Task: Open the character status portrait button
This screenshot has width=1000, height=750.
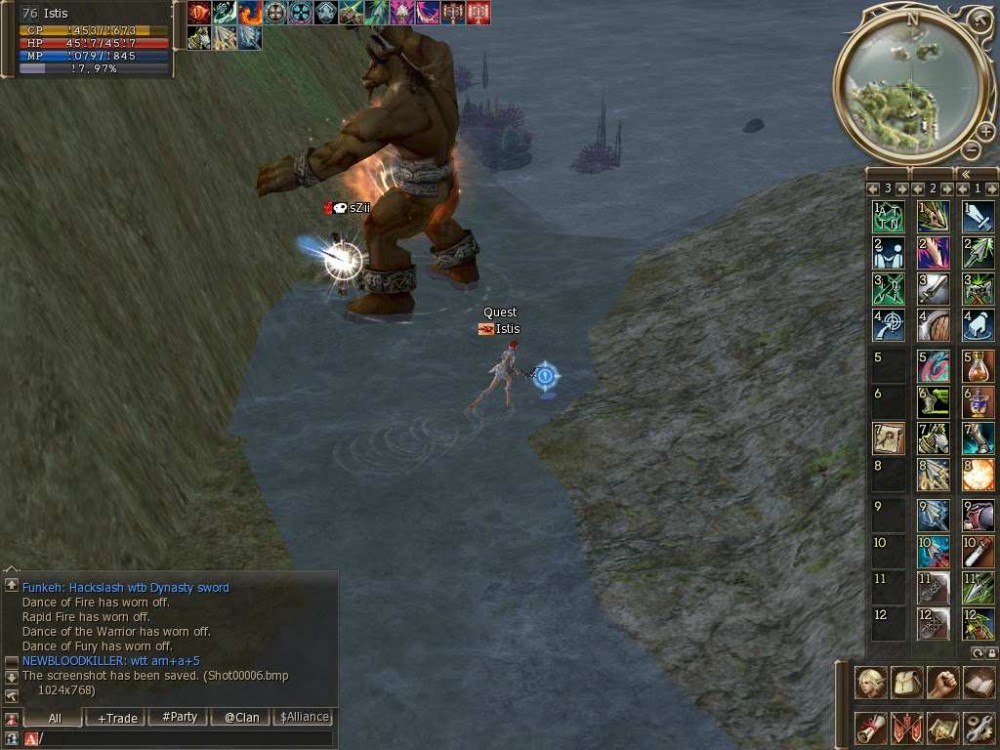Action: pos(871,682)
